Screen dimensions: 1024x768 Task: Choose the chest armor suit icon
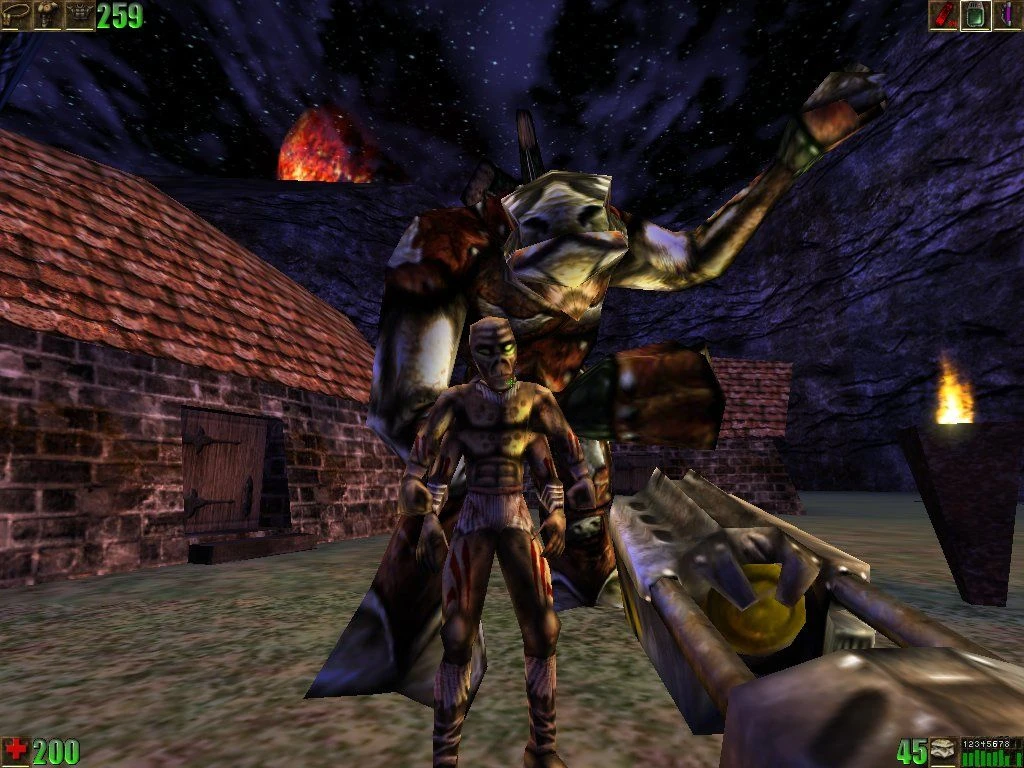pyautogui.click(x=79, y=15)
